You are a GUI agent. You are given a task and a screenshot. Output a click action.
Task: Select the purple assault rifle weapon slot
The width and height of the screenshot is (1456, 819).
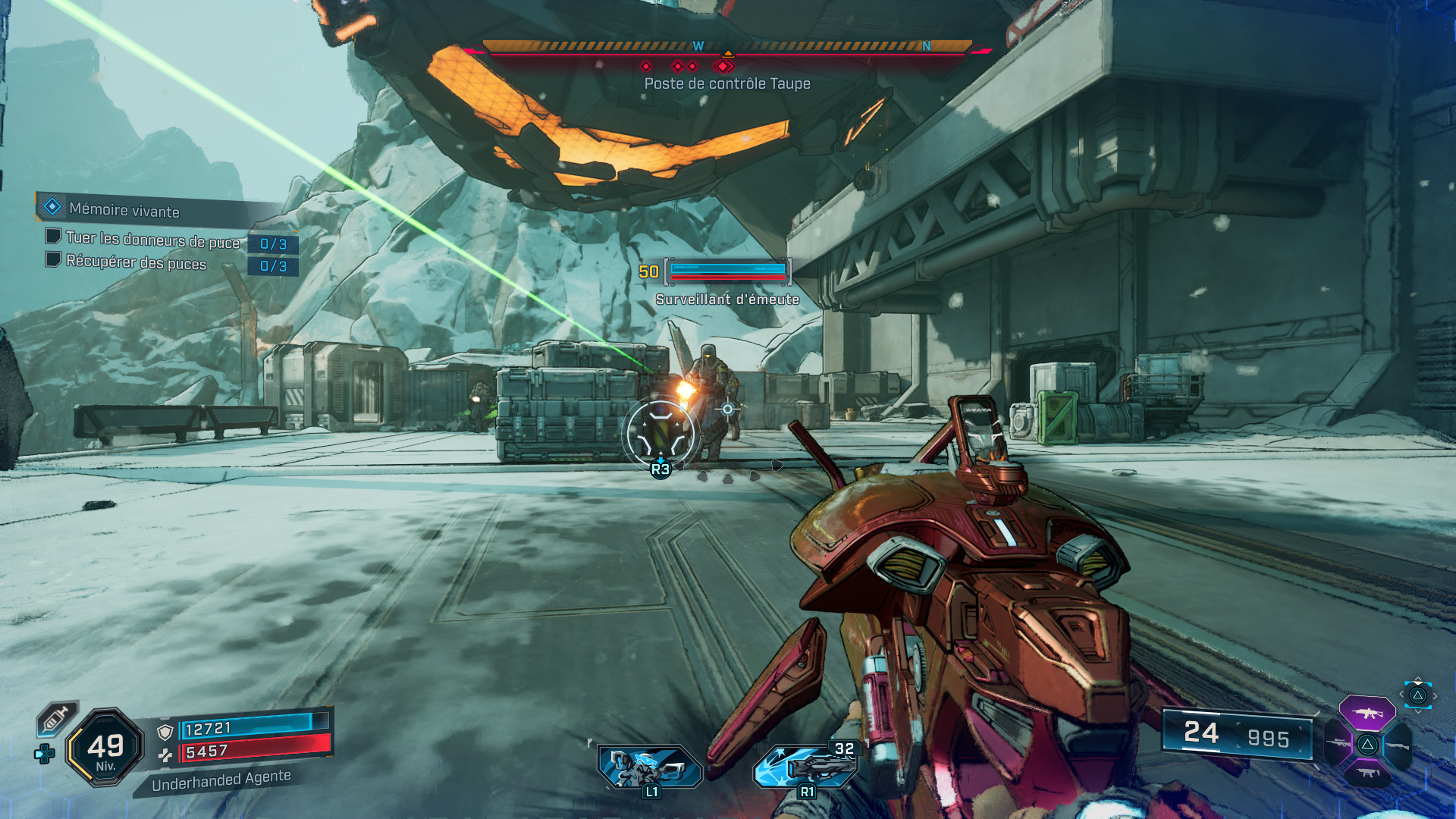point(1367,713)
